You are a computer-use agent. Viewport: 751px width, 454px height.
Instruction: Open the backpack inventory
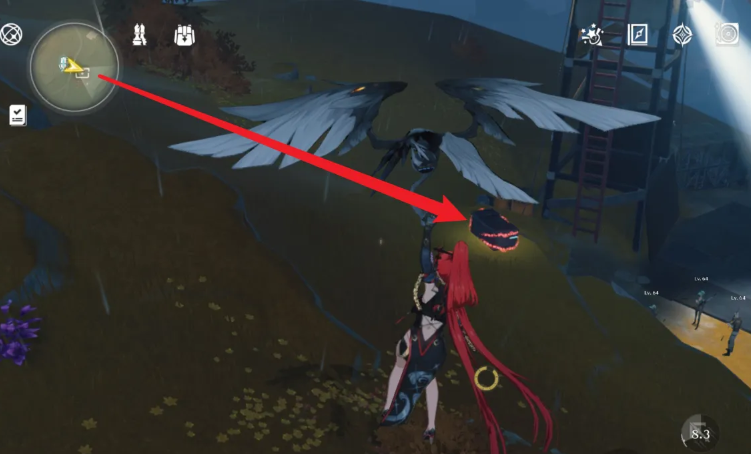click(x=184, y=36)
